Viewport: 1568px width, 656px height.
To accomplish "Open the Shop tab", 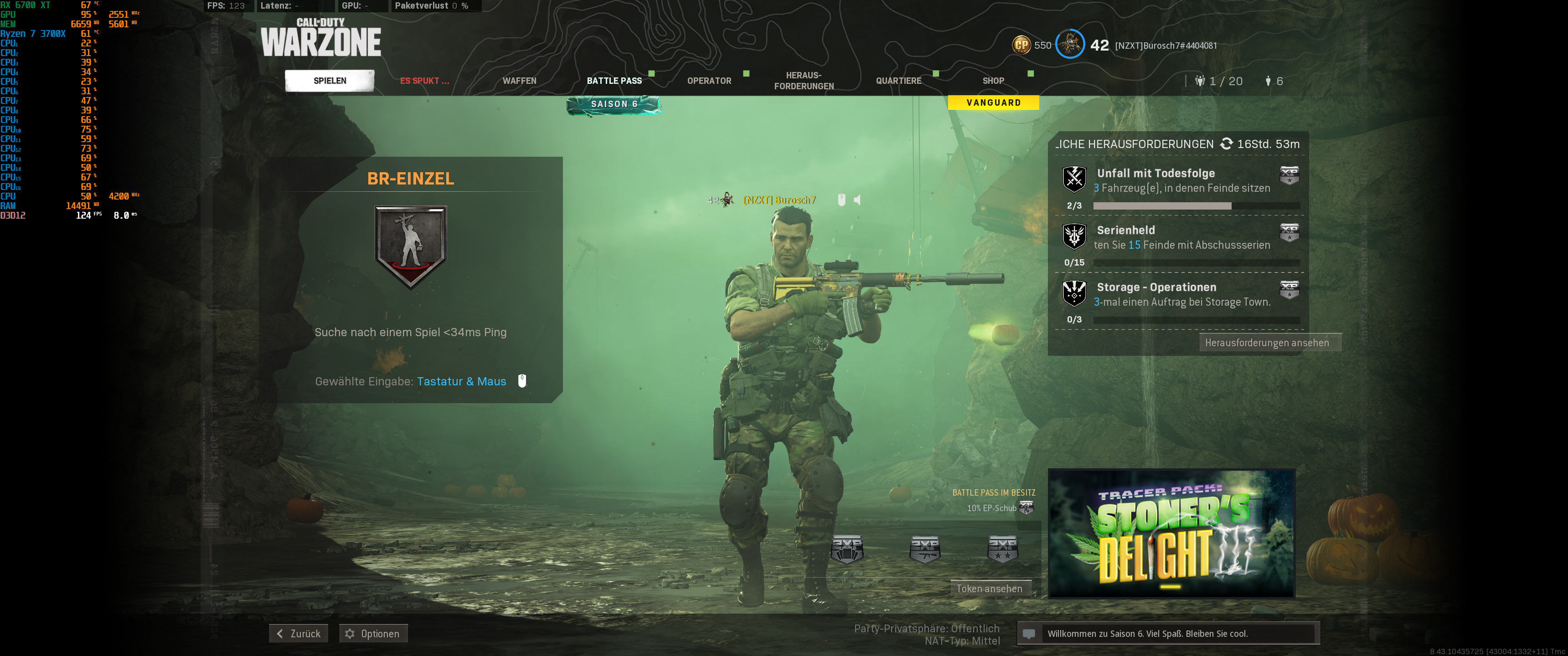I will (x=993, y=80).
